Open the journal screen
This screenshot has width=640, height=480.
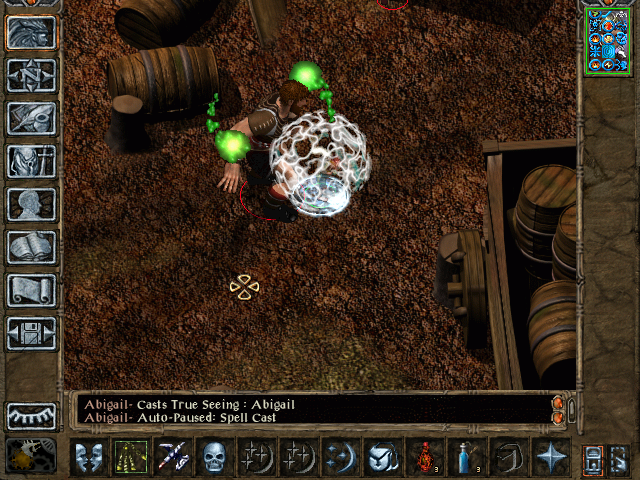pyautogui.click(x=32, y=118)
